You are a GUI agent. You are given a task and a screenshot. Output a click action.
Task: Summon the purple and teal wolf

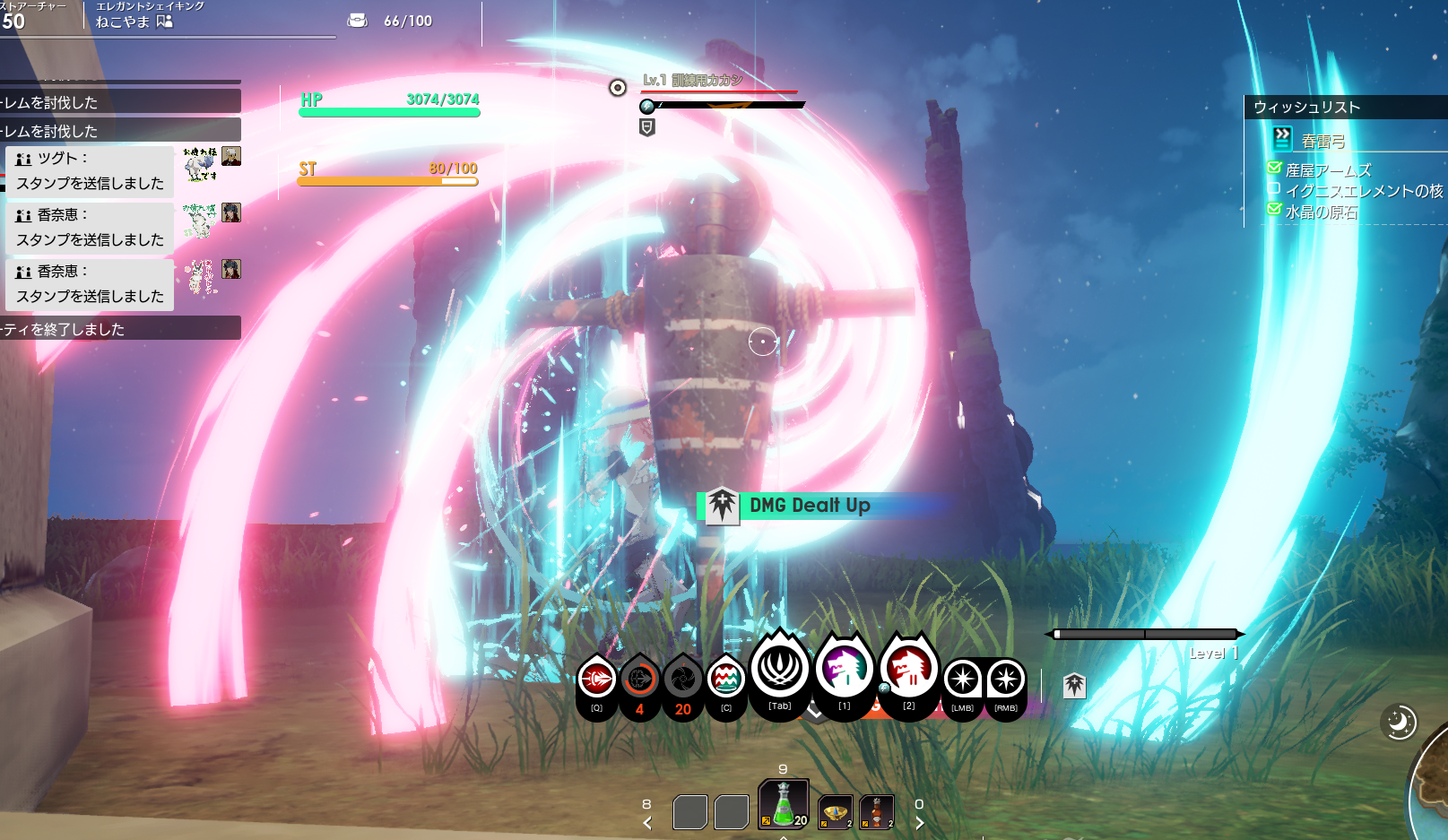coord(844,669)
